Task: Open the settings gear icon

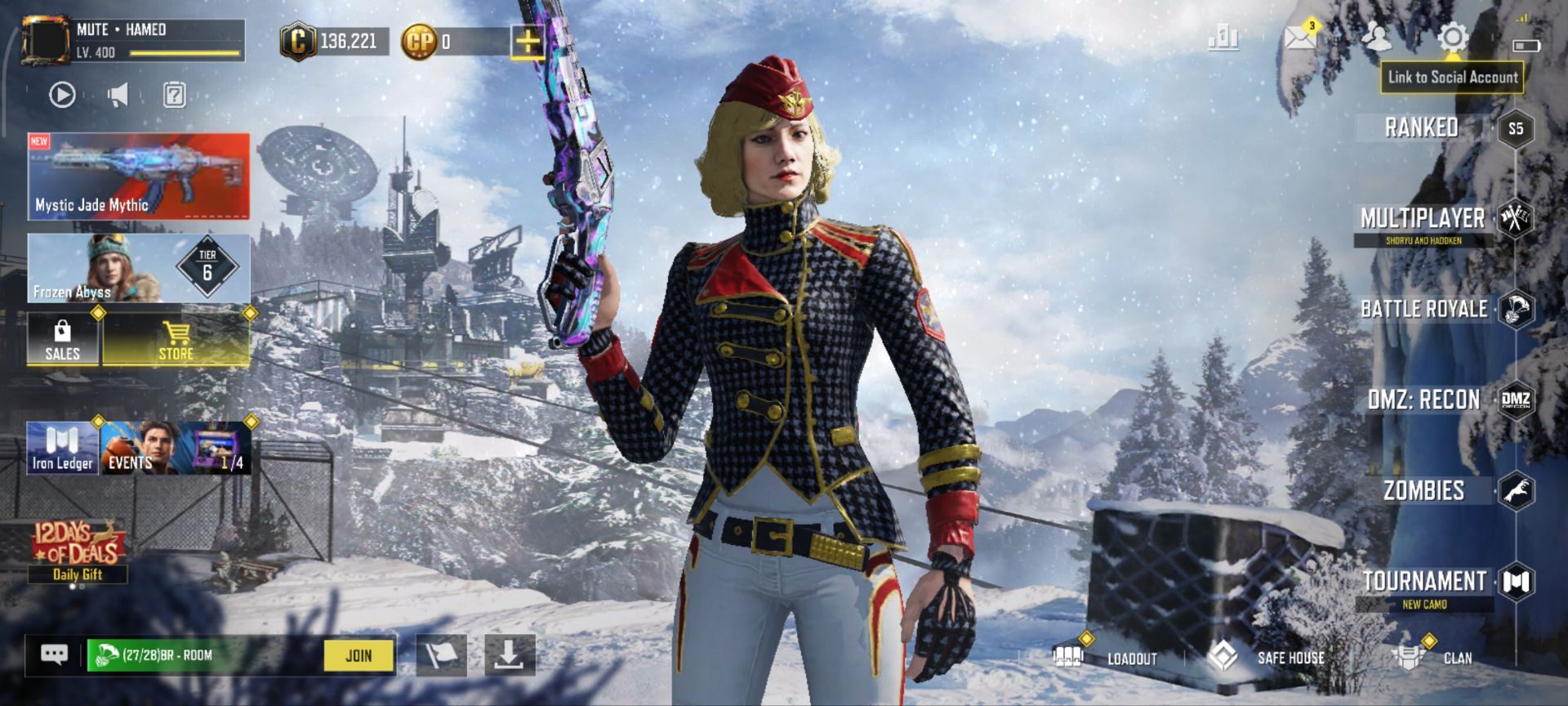Action: tap(1453, 37)
